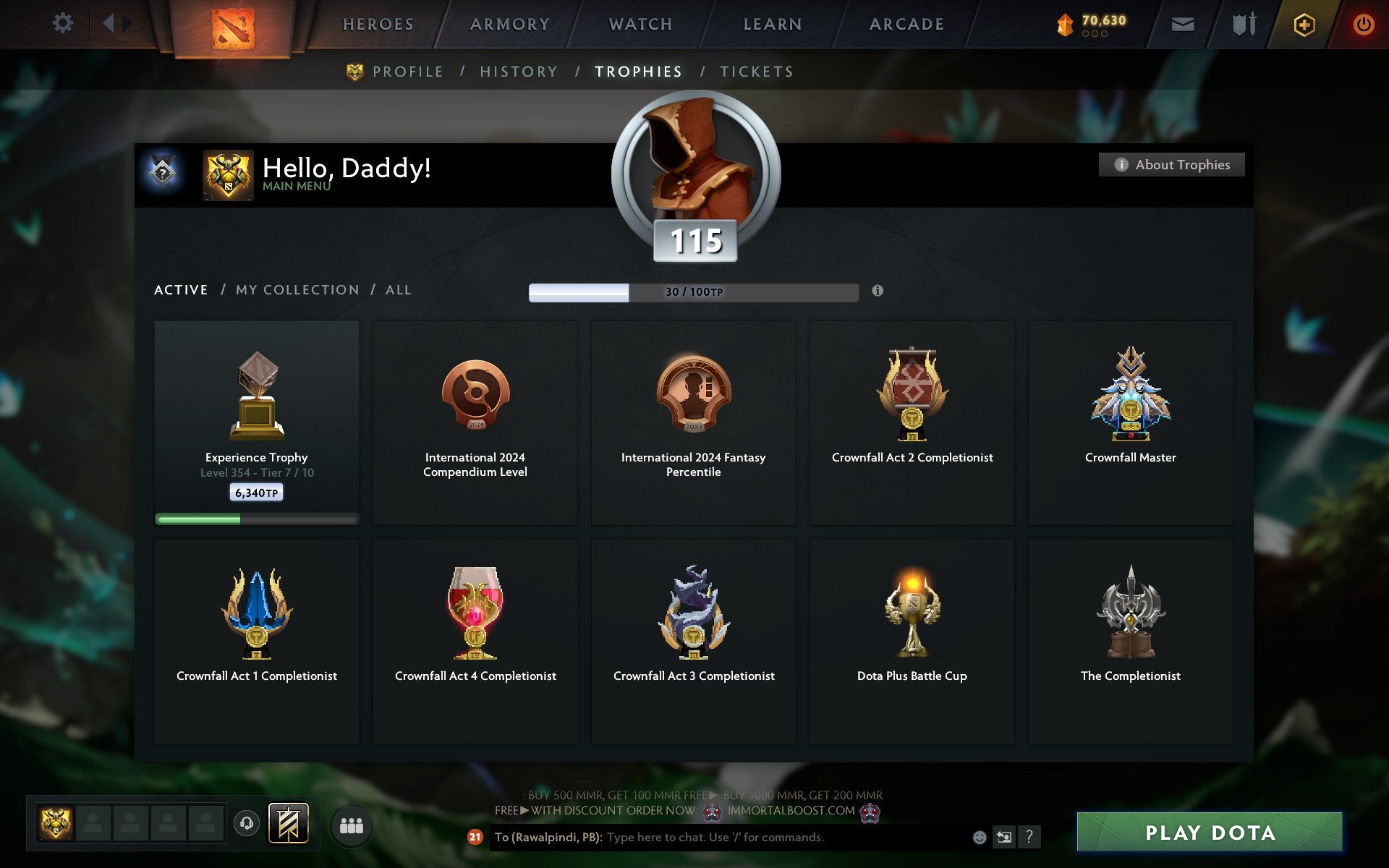Toggle the ACTIVE trophies view
This screenshot has width=1389, height=868.
point(180,289)
